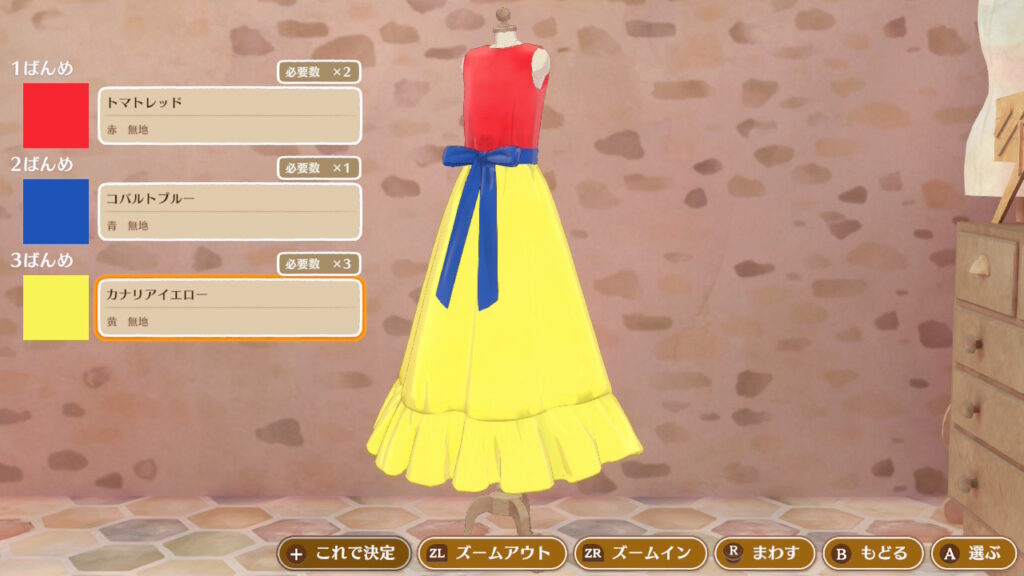Go back with もどる button

click(871, 552)
